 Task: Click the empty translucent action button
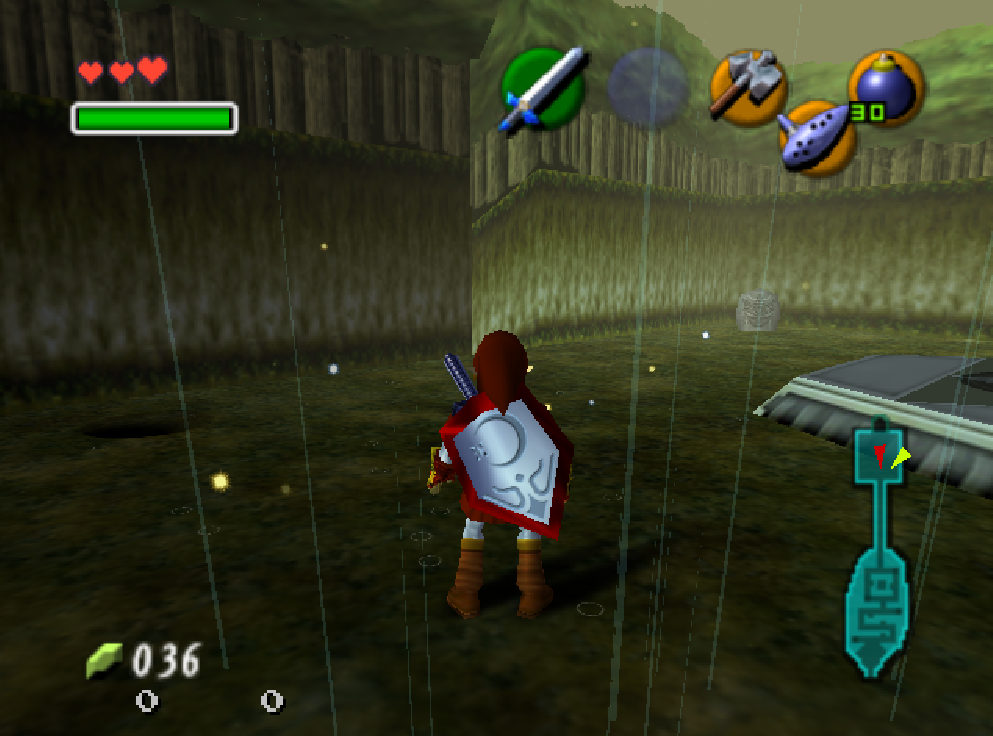648,87
